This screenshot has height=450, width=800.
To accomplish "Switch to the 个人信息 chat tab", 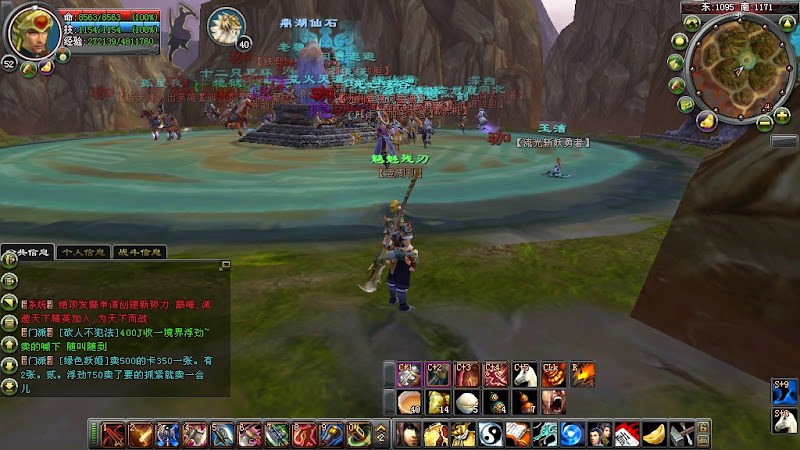I will click(83, 252).
